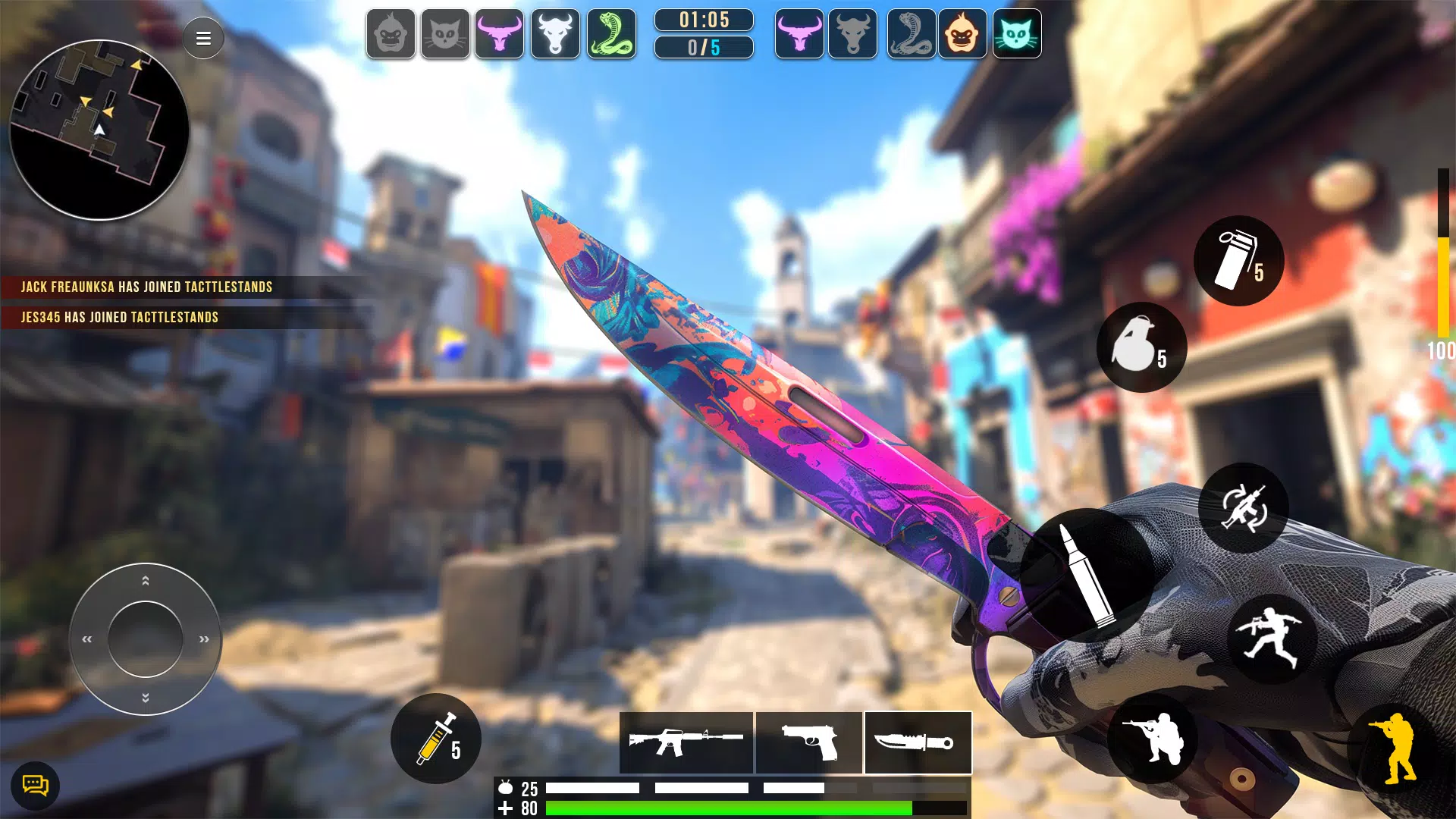Select the assault rifle weapon slot
The width and height of the screenshot is (1456, 819).
click(686, 742)
